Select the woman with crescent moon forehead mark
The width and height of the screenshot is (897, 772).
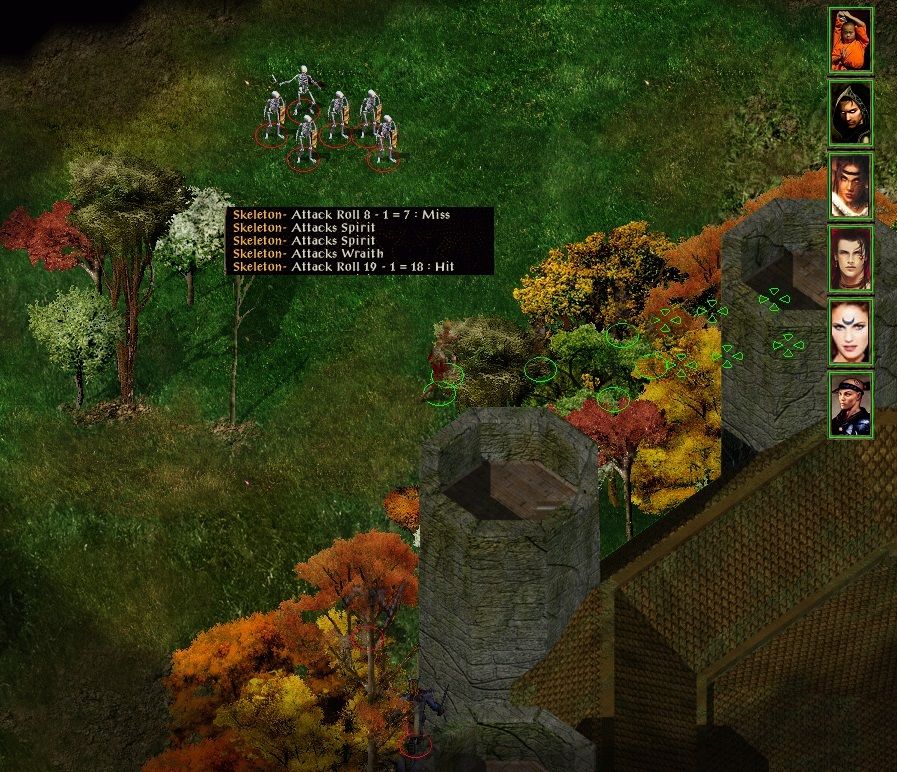(x=850, y=332)
